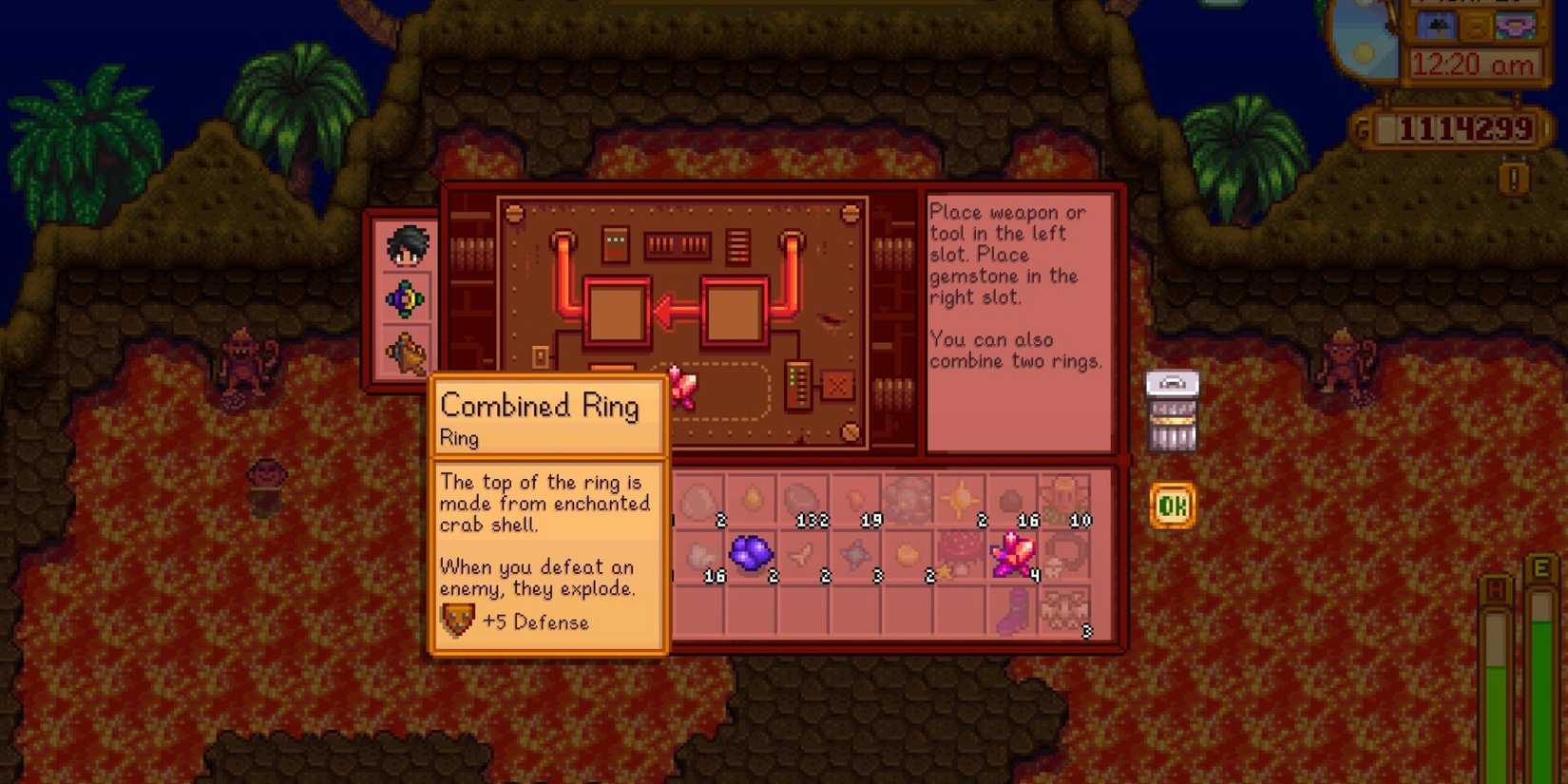Select the stack of 132 cinder shards
1568x784 pixels.
point(803,494)
